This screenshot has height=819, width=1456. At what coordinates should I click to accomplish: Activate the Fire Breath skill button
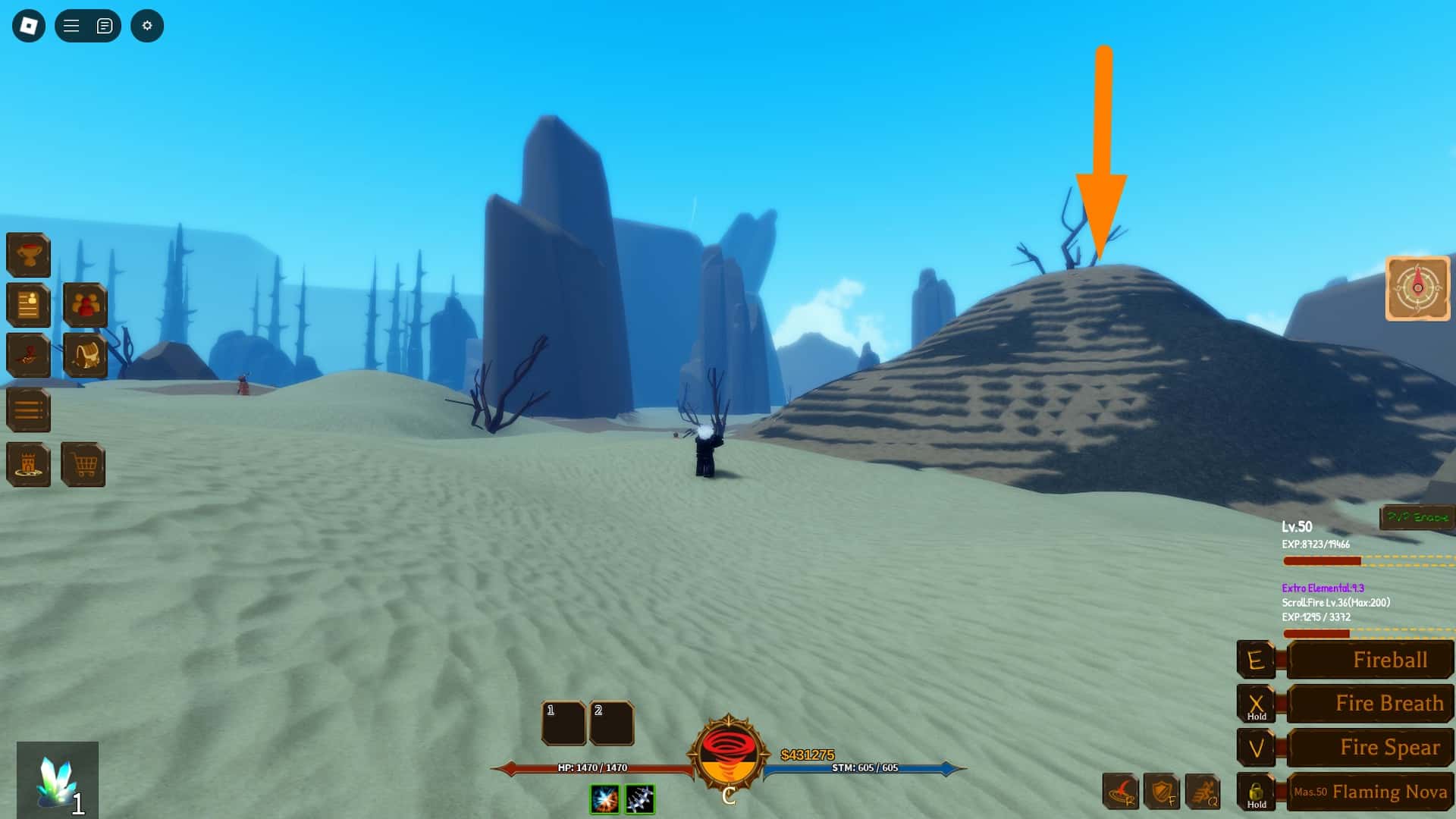tap(1370, 703)
